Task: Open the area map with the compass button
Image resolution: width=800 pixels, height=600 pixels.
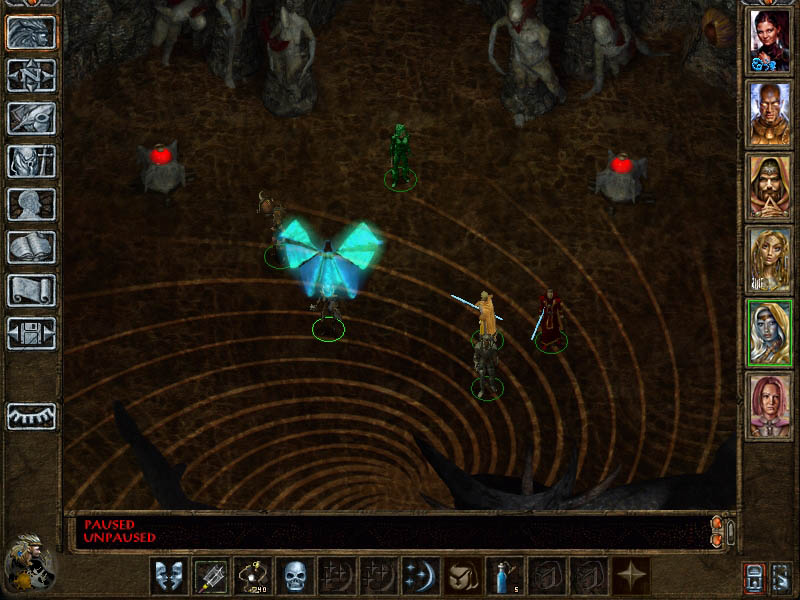Action: pyautogui.click(x=31, y=75)
